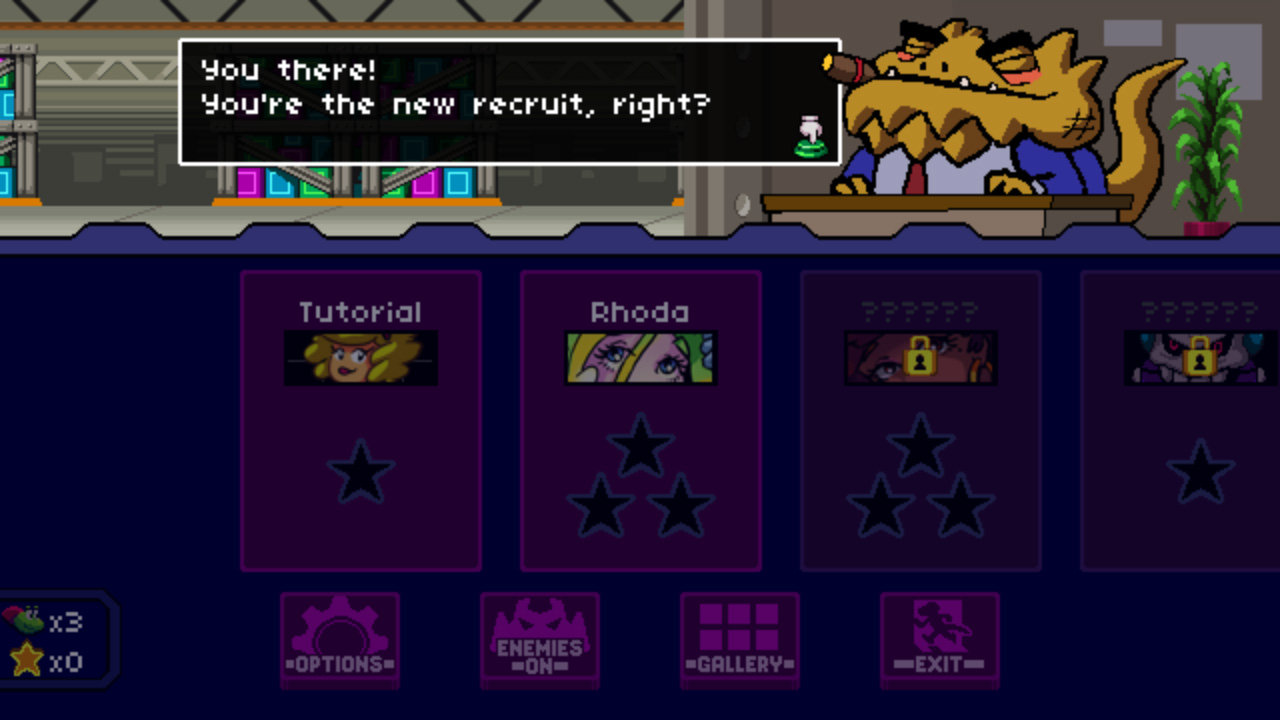Click the empty star under Tutorial

coord(361,472)
